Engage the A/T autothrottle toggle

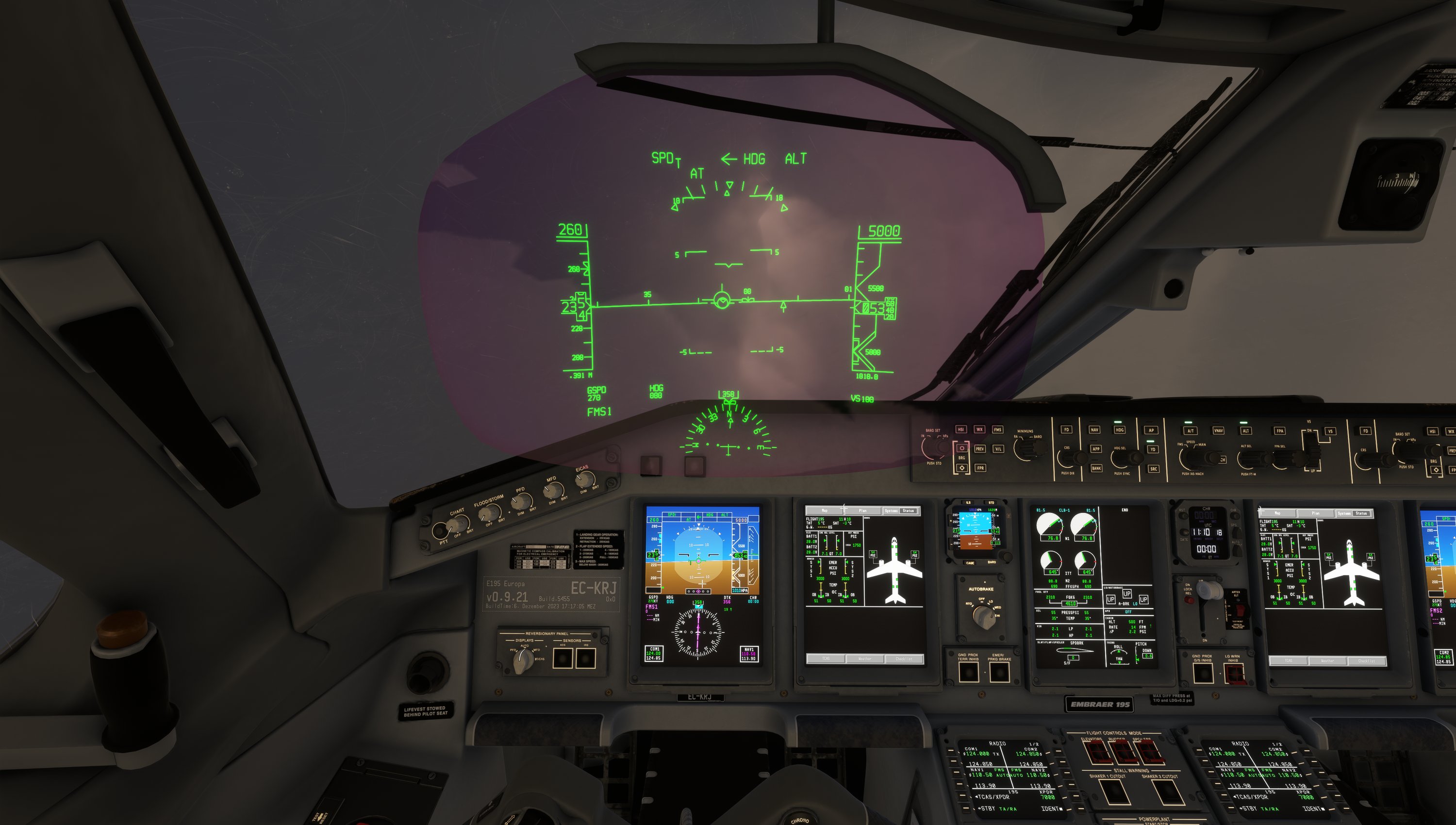click(x=1191, y=430)
